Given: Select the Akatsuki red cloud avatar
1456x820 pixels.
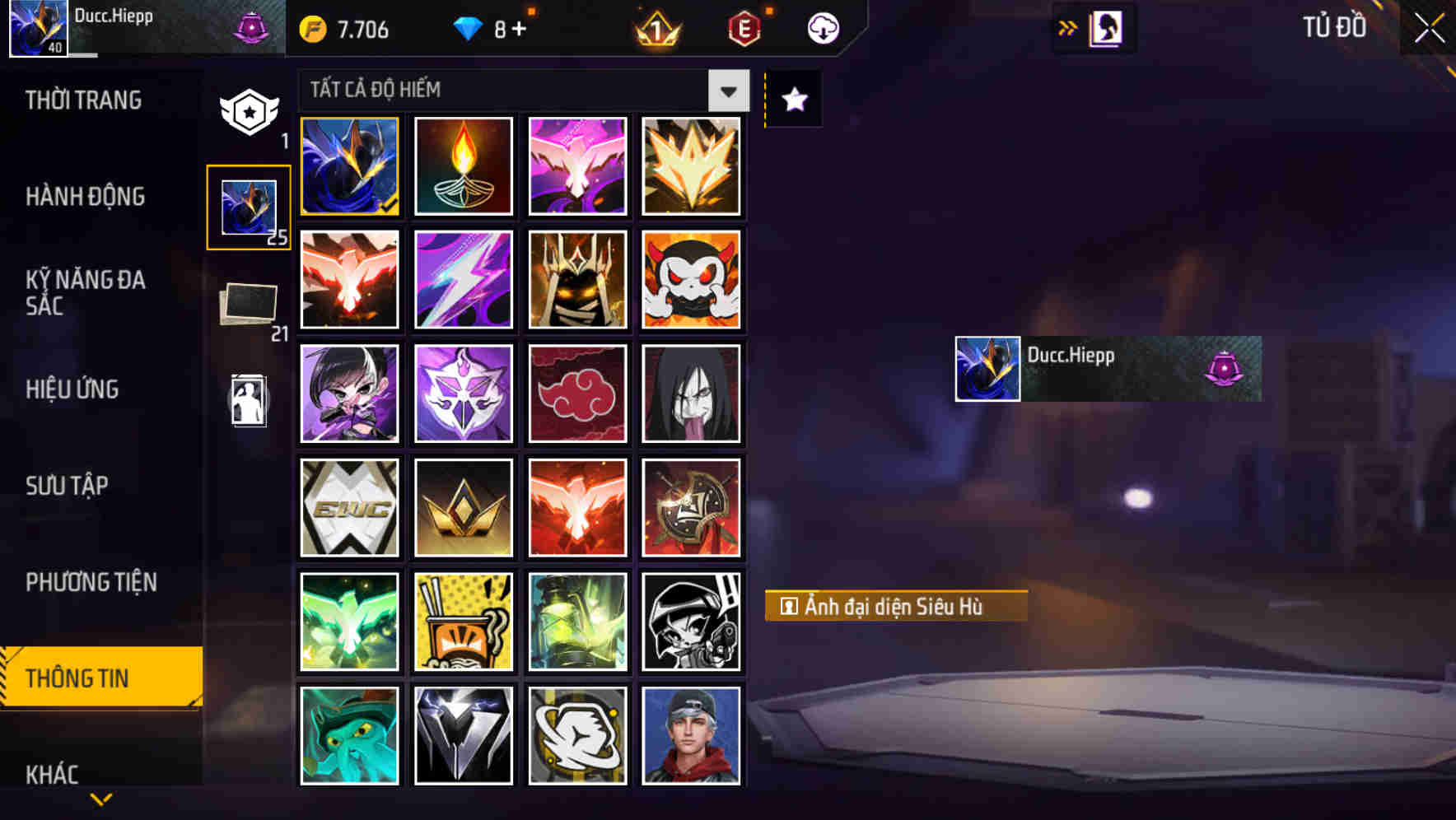Looking at the screenshot, I should (577, 394).
